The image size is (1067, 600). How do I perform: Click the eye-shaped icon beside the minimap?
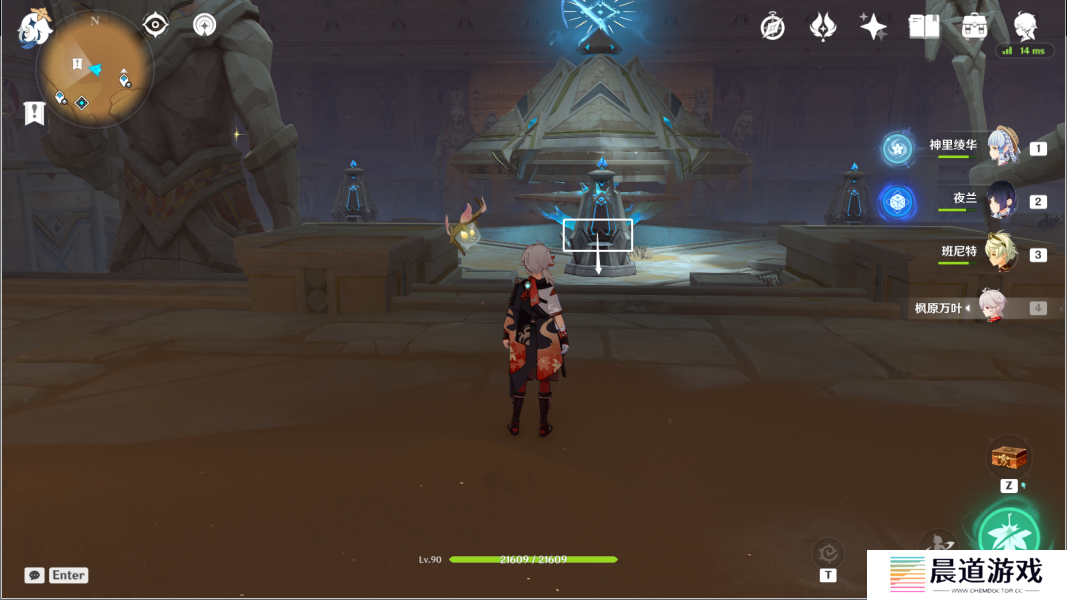pos(156,25)
